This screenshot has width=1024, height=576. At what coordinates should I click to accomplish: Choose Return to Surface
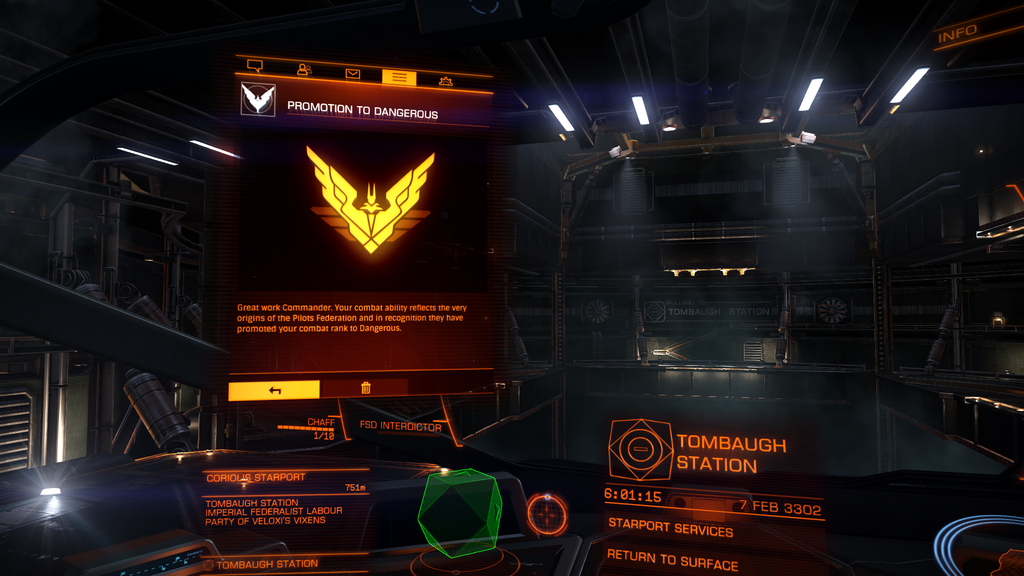672,561
